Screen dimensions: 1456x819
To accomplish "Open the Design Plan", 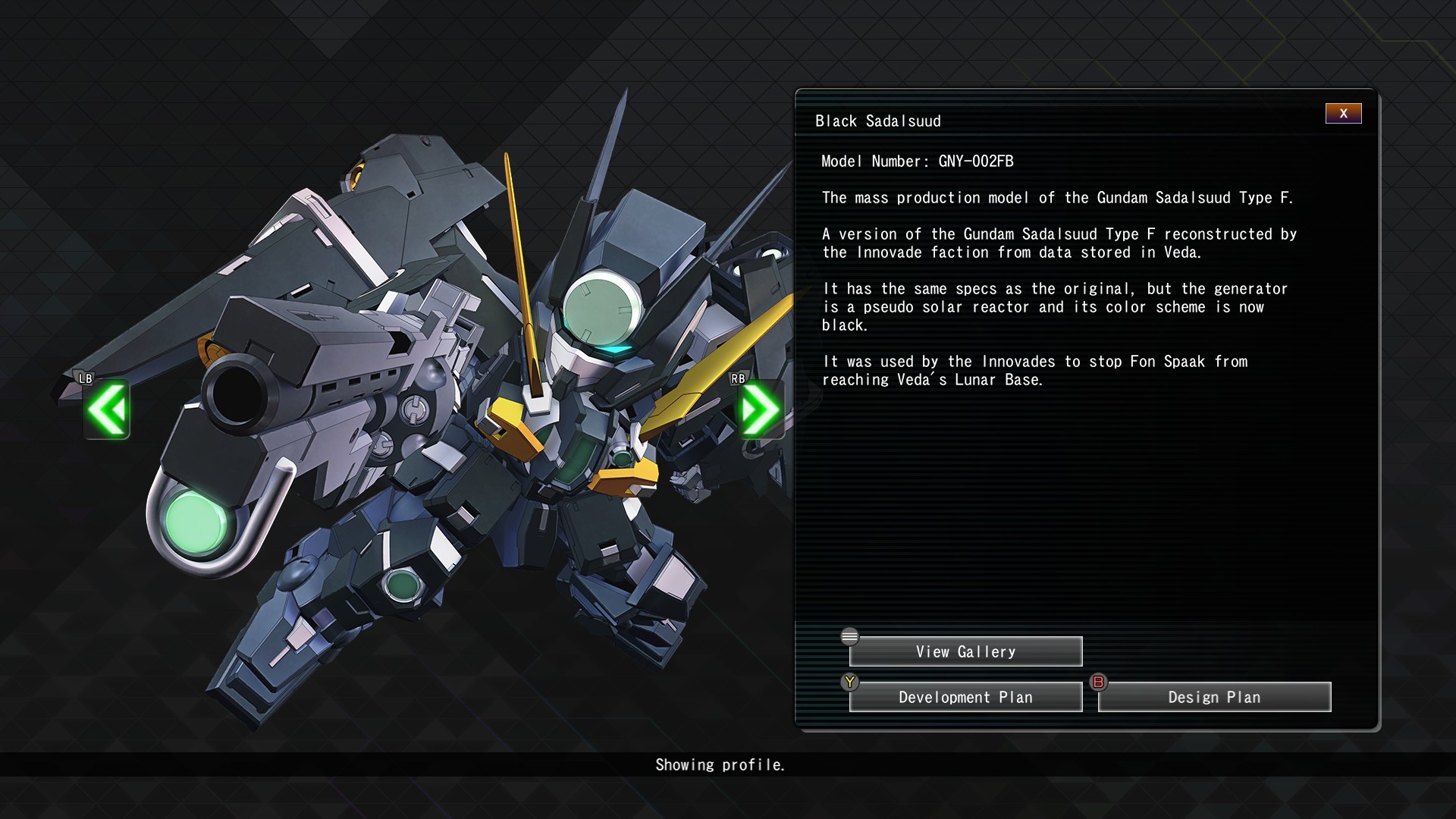I will coord(1214,697).
